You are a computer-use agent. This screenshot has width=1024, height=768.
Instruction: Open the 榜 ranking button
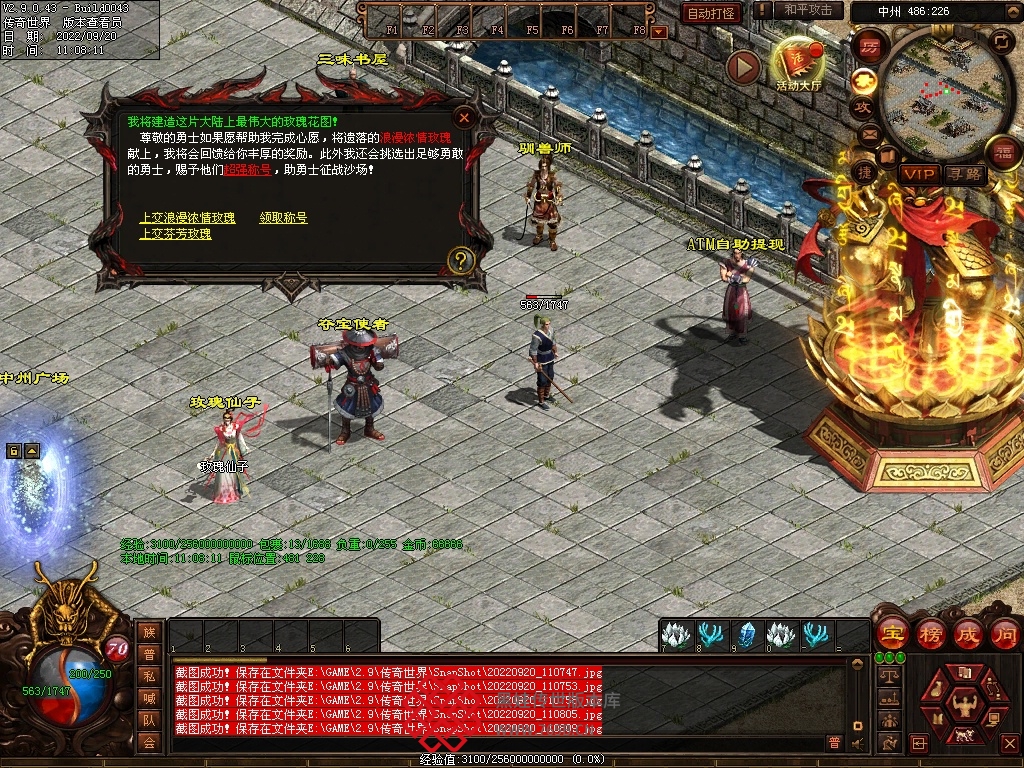click(x=929, y=633)
